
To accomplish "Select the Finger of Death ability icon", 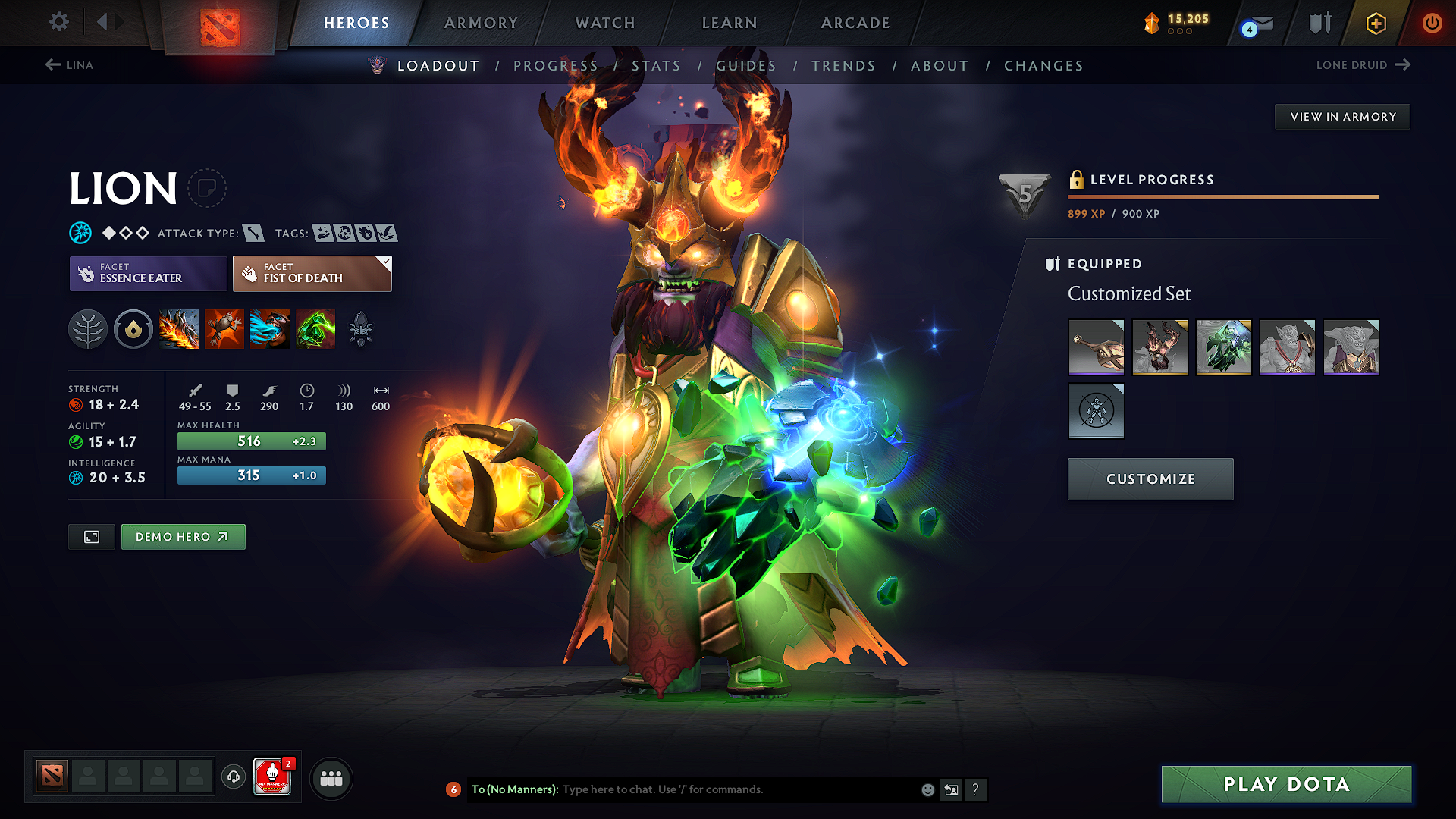I will pos(315,329).
